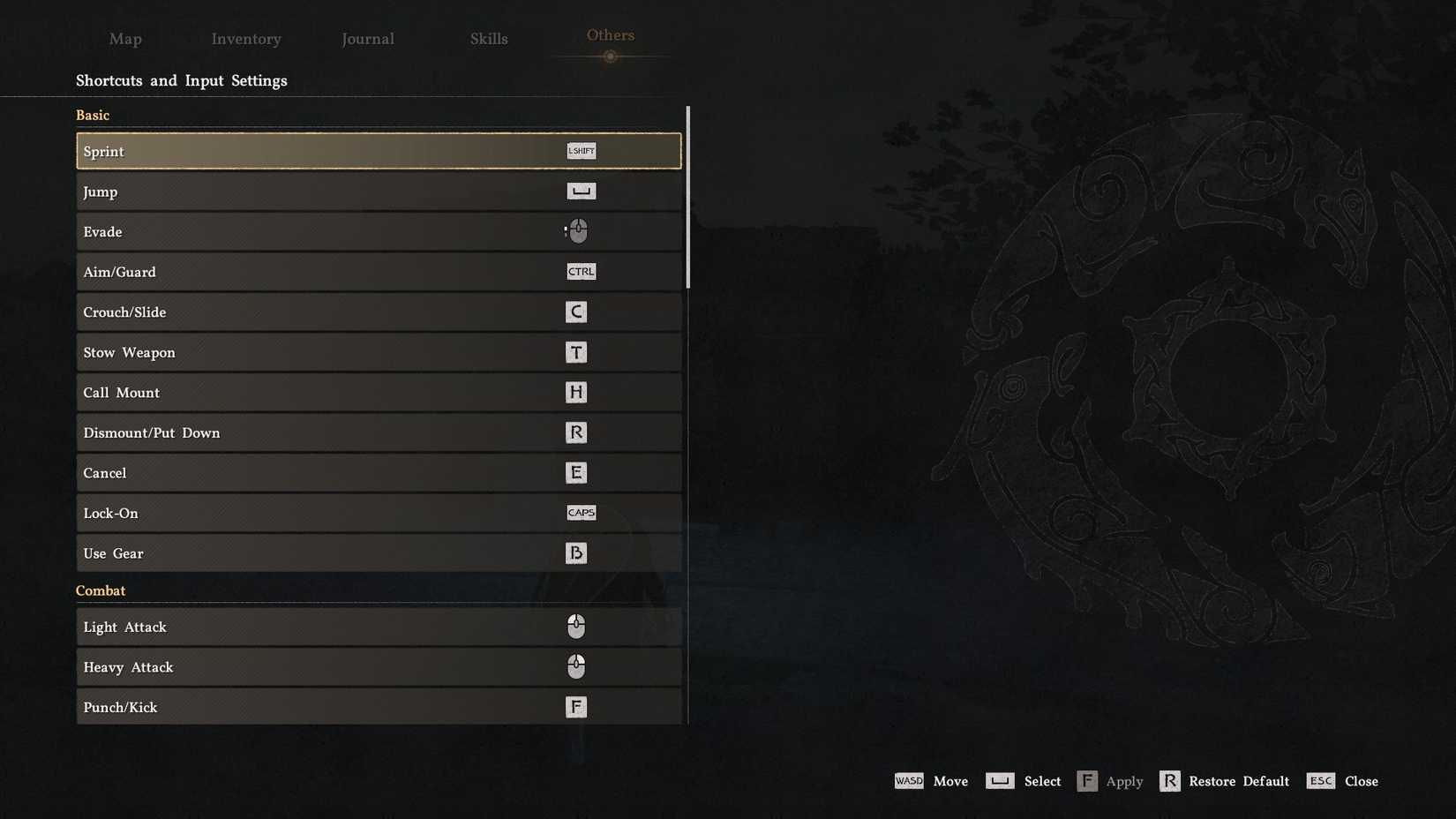Click the mouse icon for Evade
1456x819 pixels.
tap(576, 230)
